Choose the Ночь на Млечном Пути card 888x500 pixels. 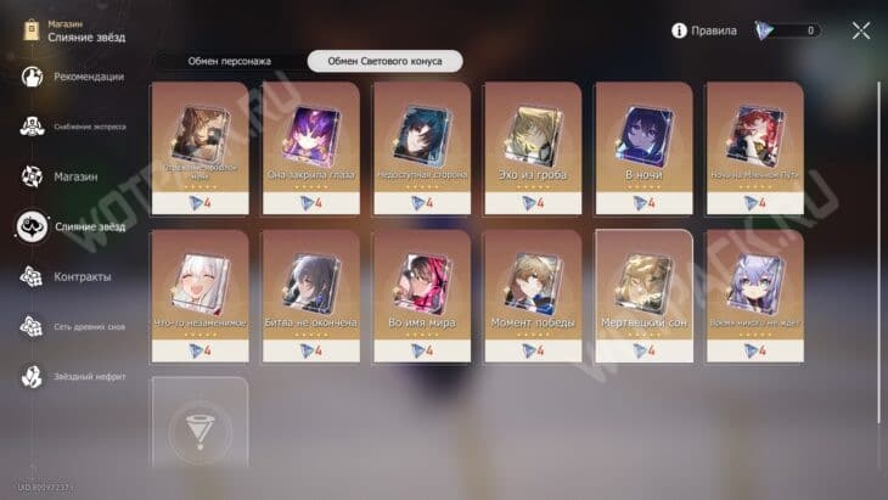[754, 147]
